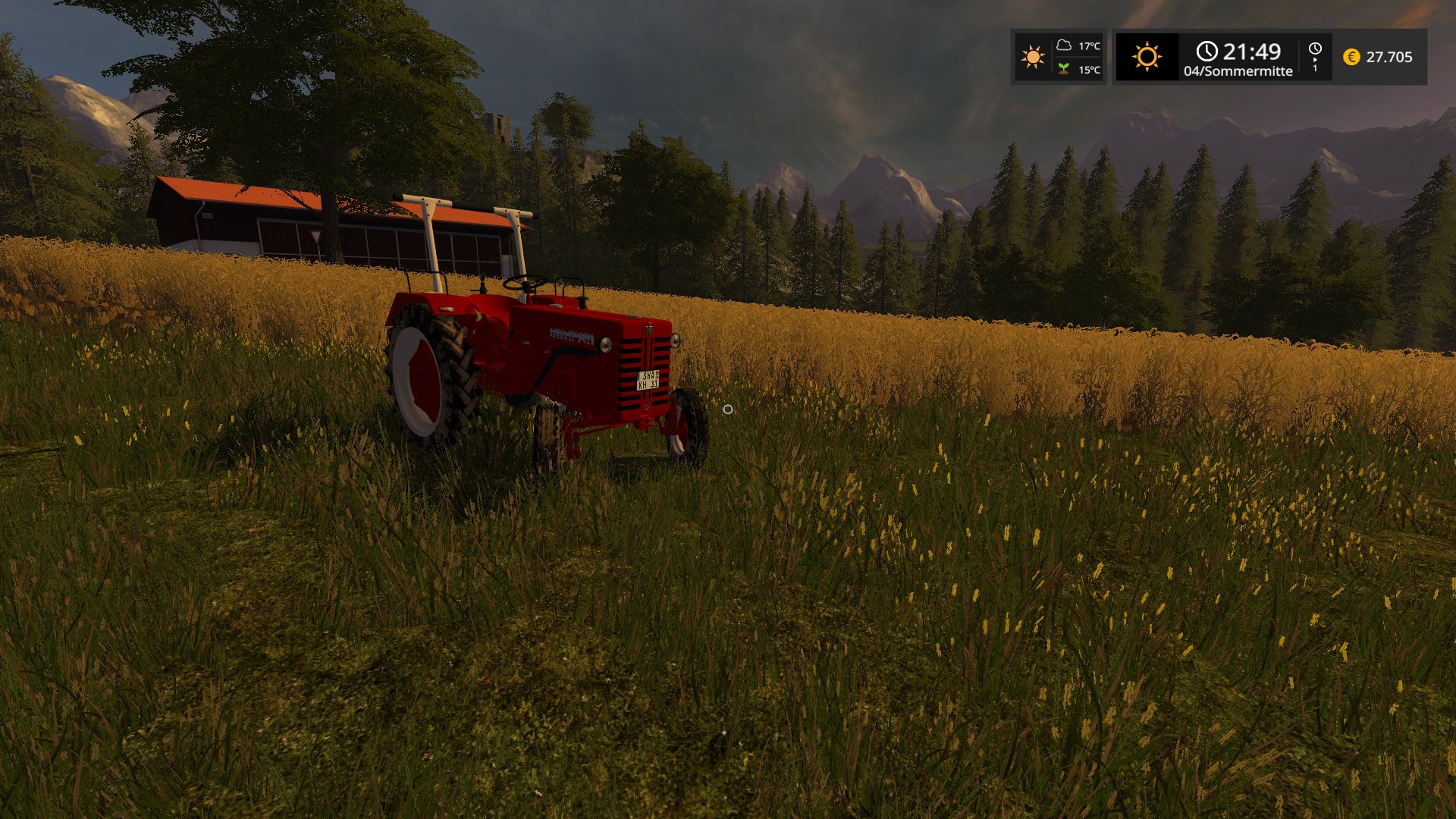The image size is (1456, 819).
Task: Click the sun icon beside the temperature readings
Action: pos(1032,57)
